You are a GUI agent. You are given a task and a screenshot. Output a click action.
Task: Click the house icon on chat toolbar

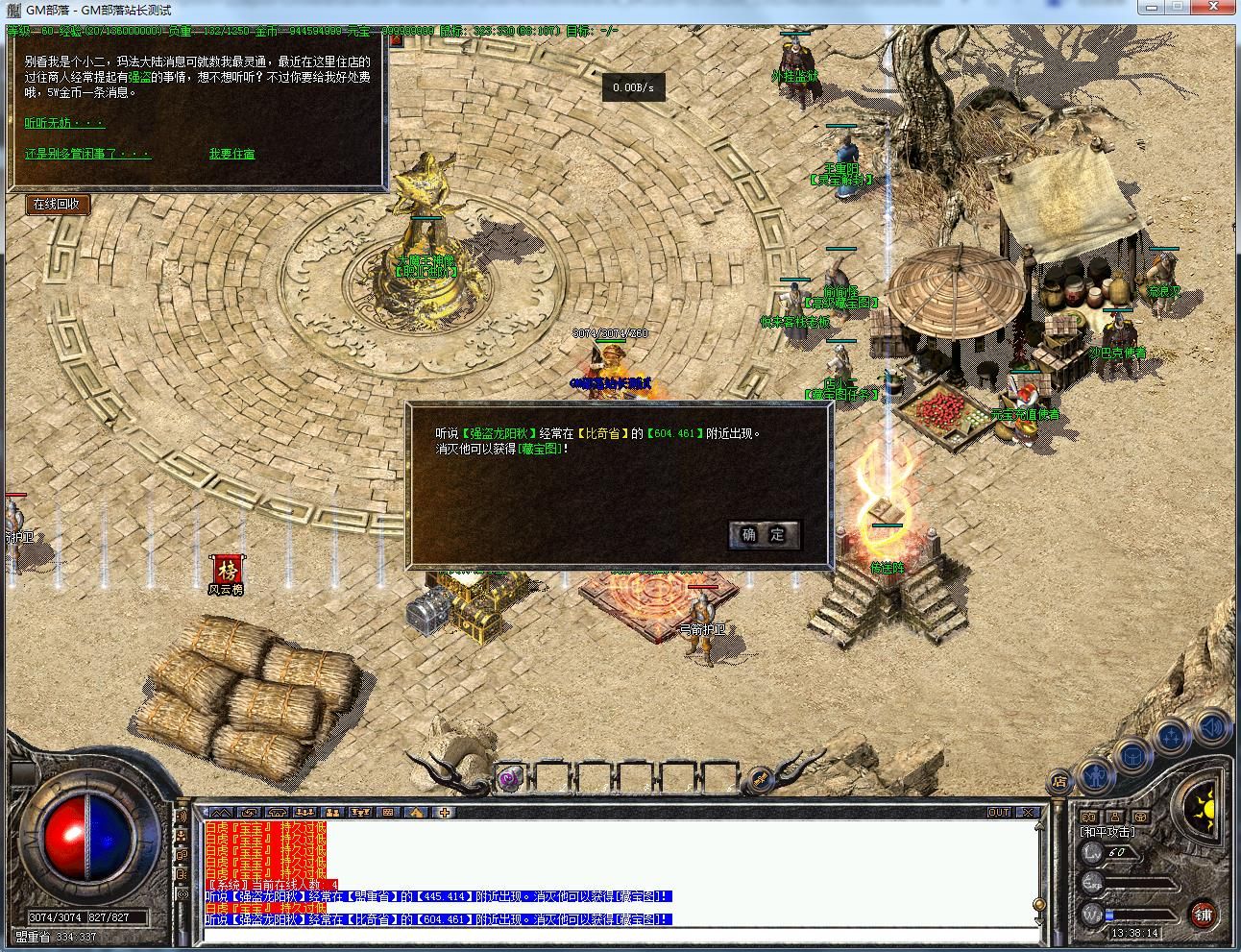pyautogui.click(x=279, y=813)
